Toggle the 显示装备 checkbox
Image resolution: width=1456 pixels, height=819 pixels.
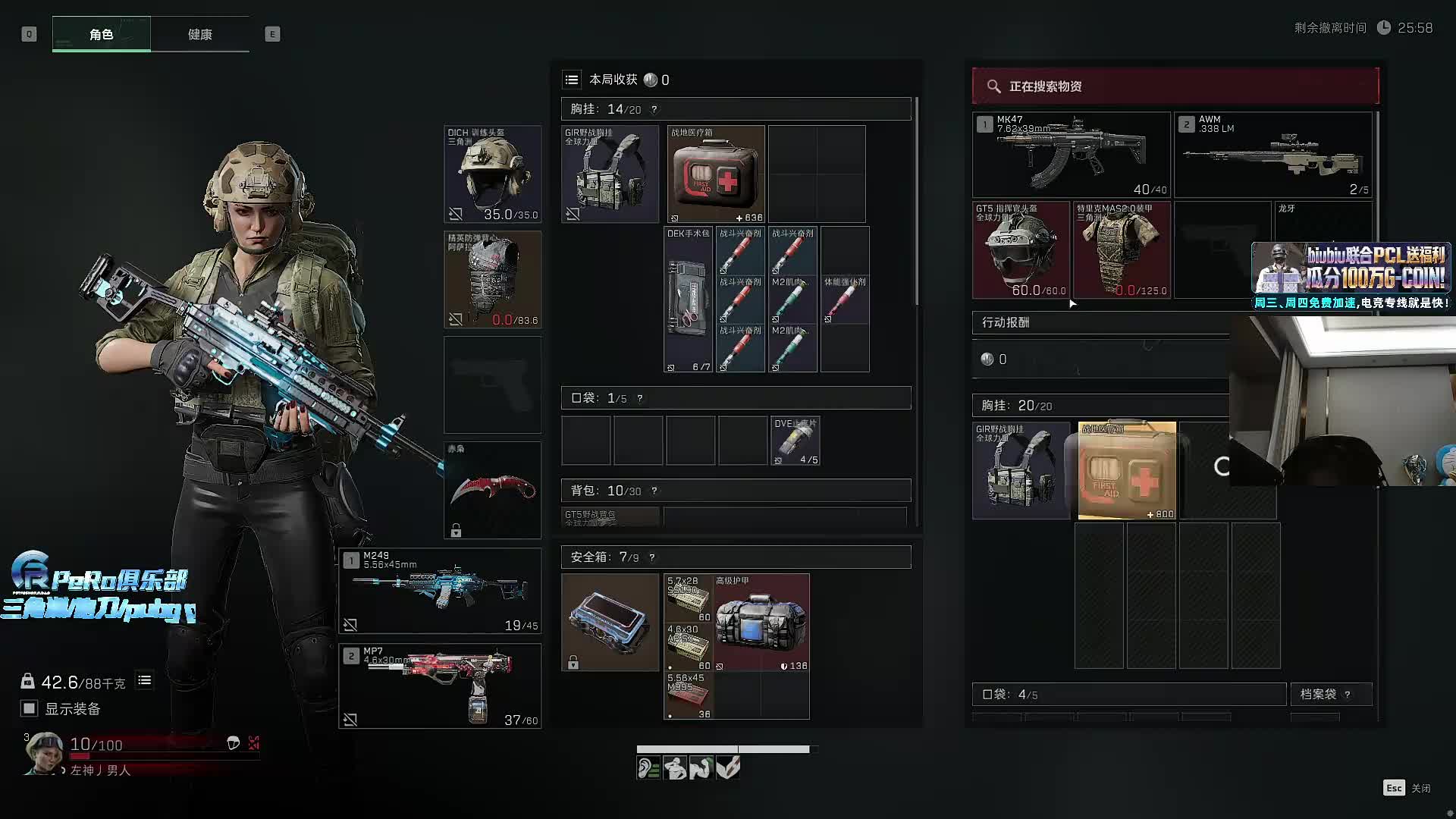pos(29,708)
